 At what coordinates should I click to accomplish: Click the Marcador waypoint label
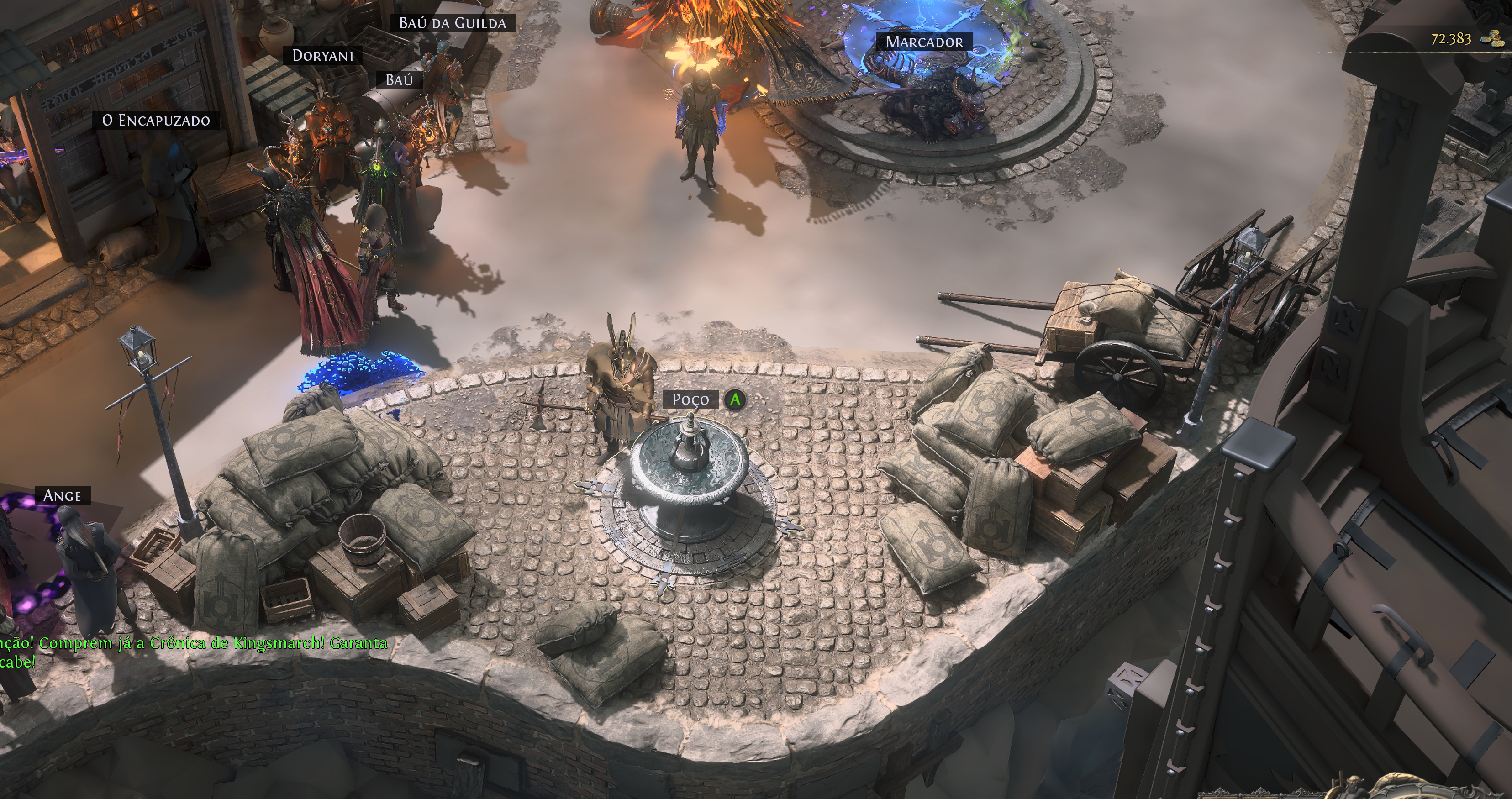coord(924,42)
